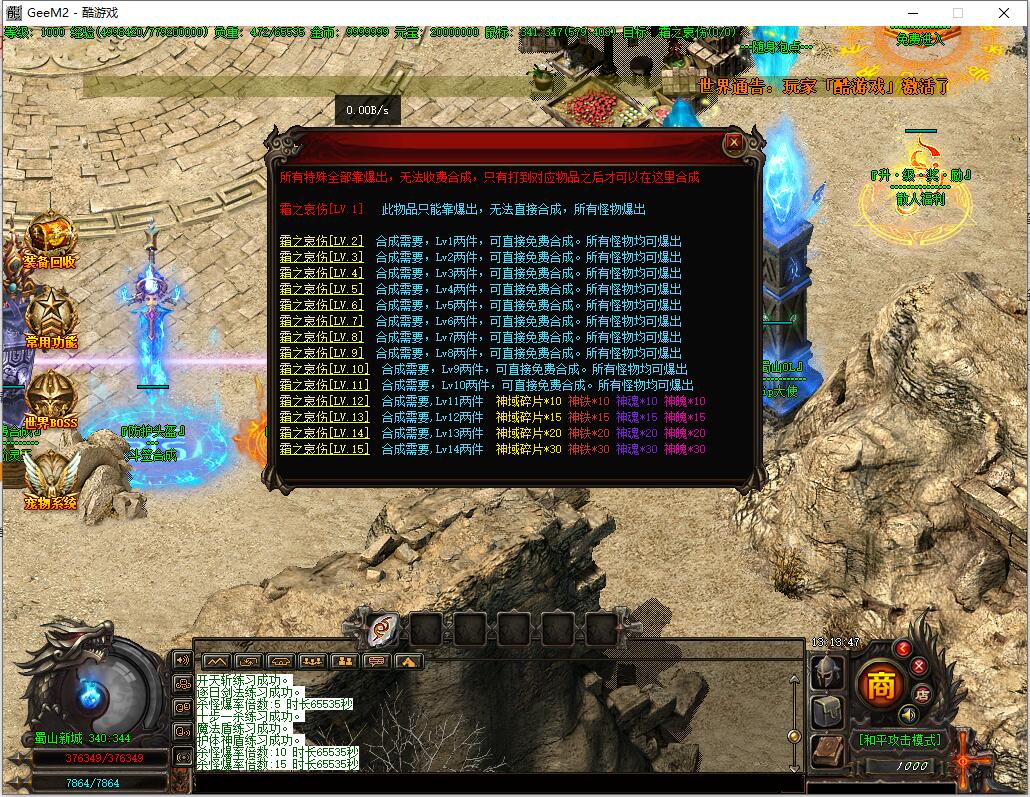The image size is (1030, 797).
Task: Open the skill book icon
Action: 826,751
